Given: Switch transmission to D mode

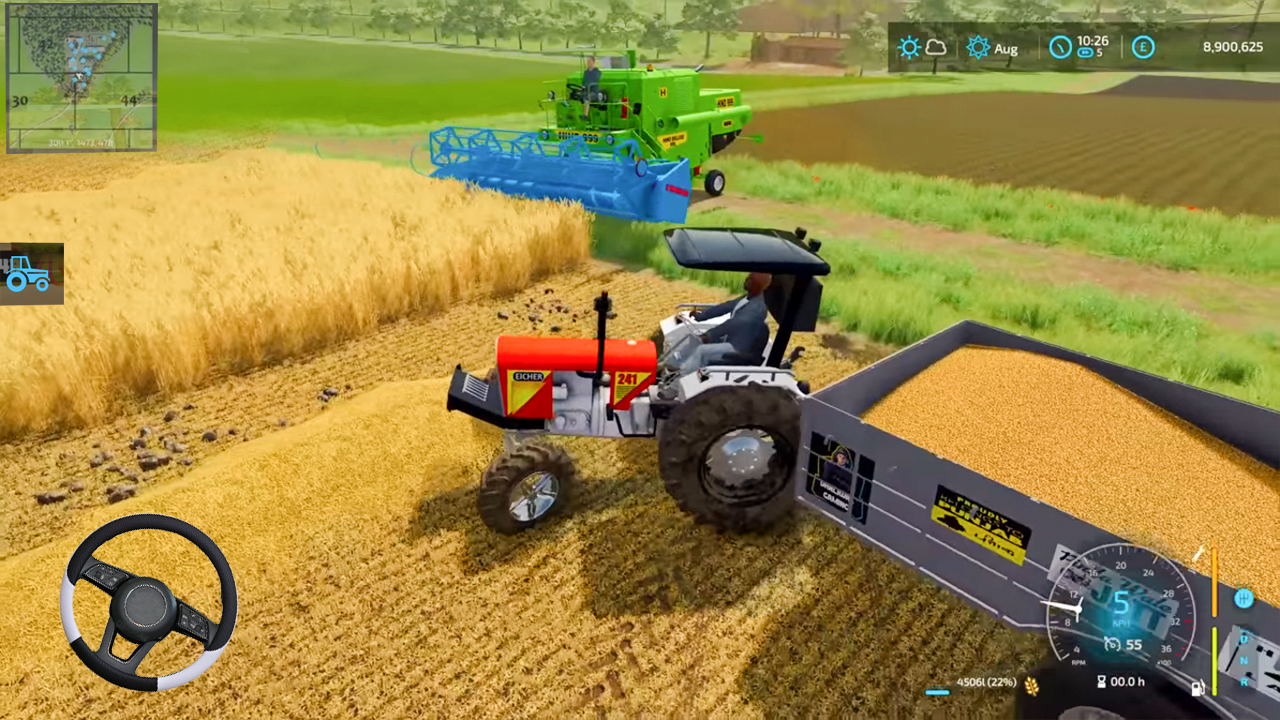Looking at the screenshot, I should point(1243,638).
